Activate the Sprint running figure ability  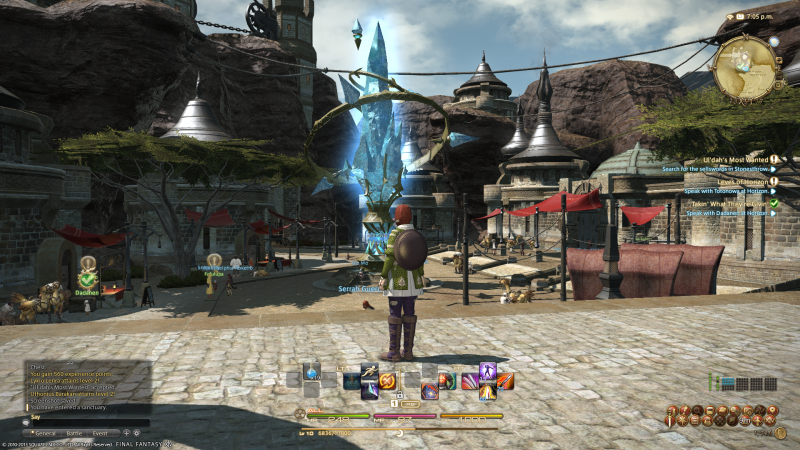[x=369, y=372]
